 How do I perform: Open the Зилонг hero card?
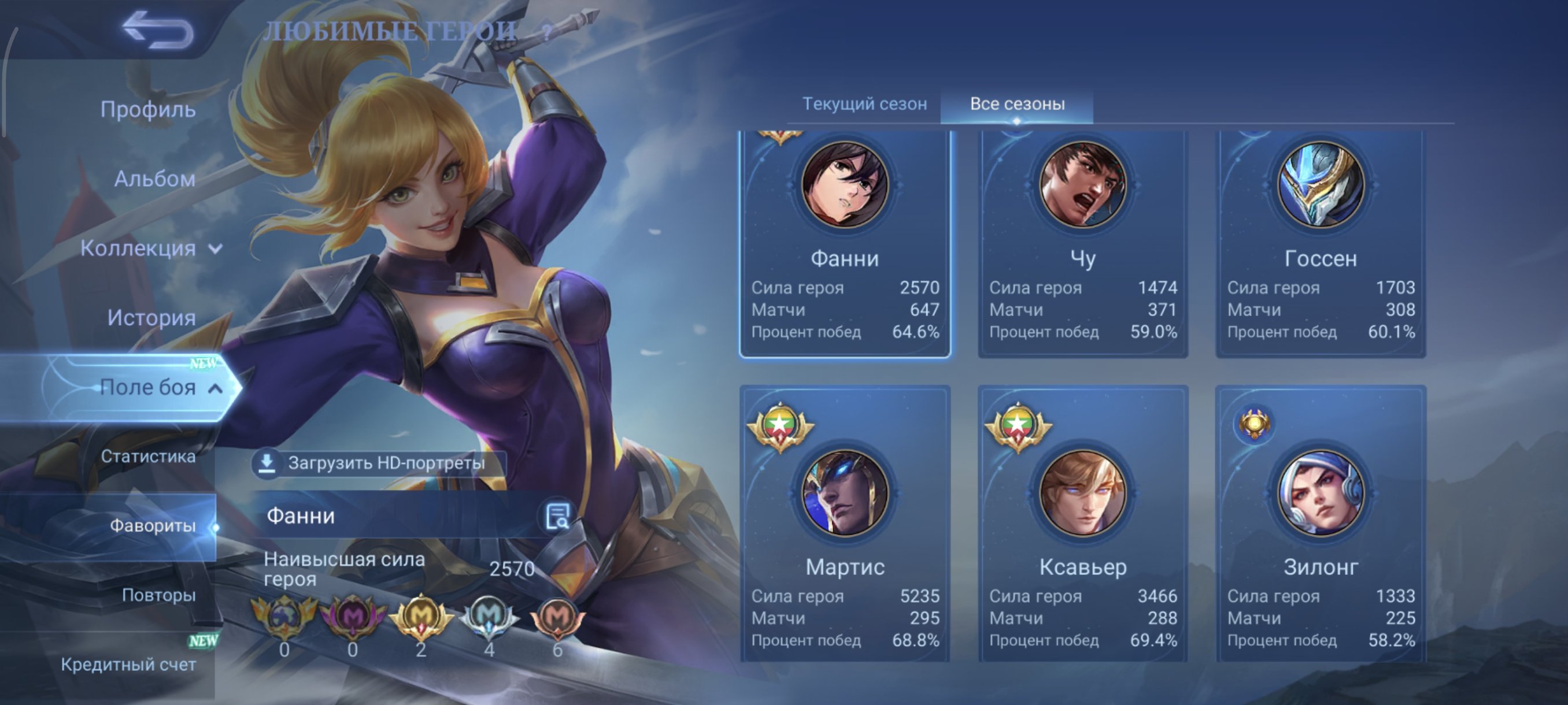(1321, 523)
